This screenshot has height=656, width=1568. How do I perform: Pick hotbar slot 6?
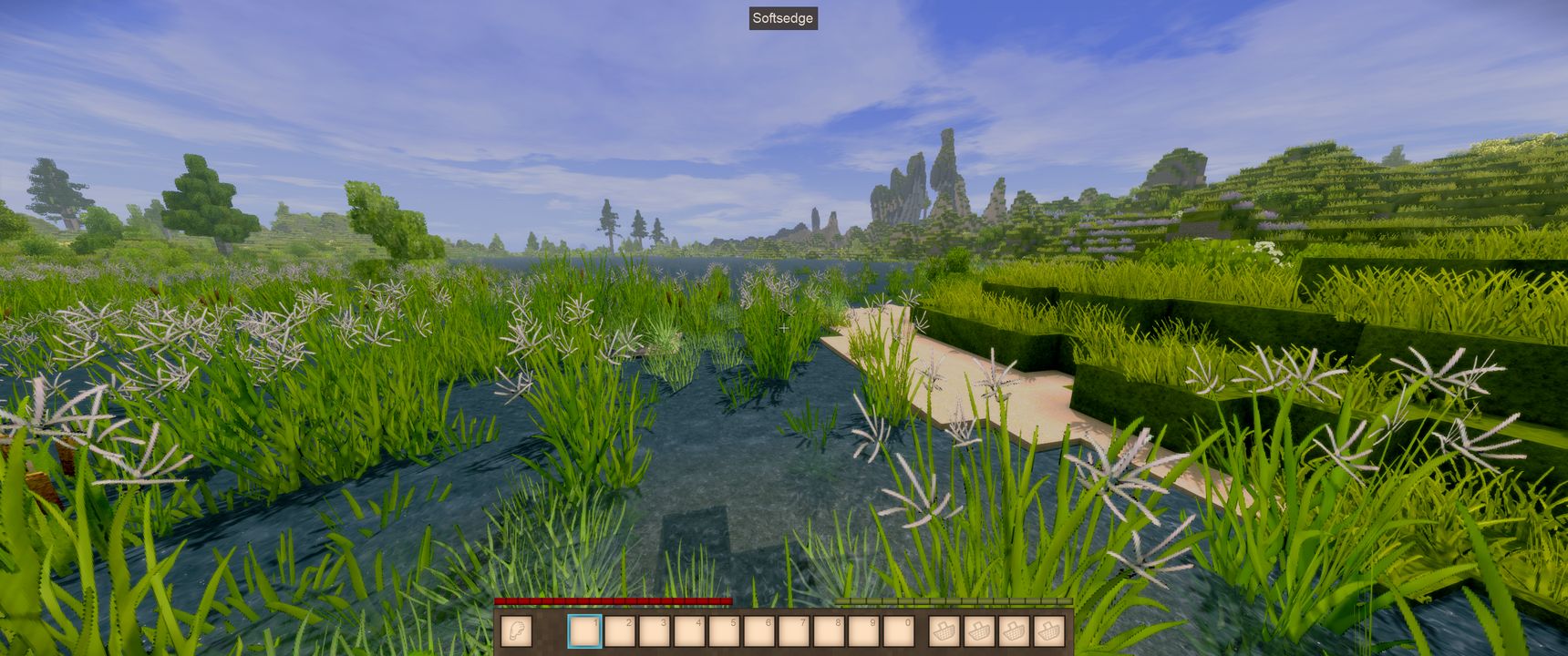point(758,630)
